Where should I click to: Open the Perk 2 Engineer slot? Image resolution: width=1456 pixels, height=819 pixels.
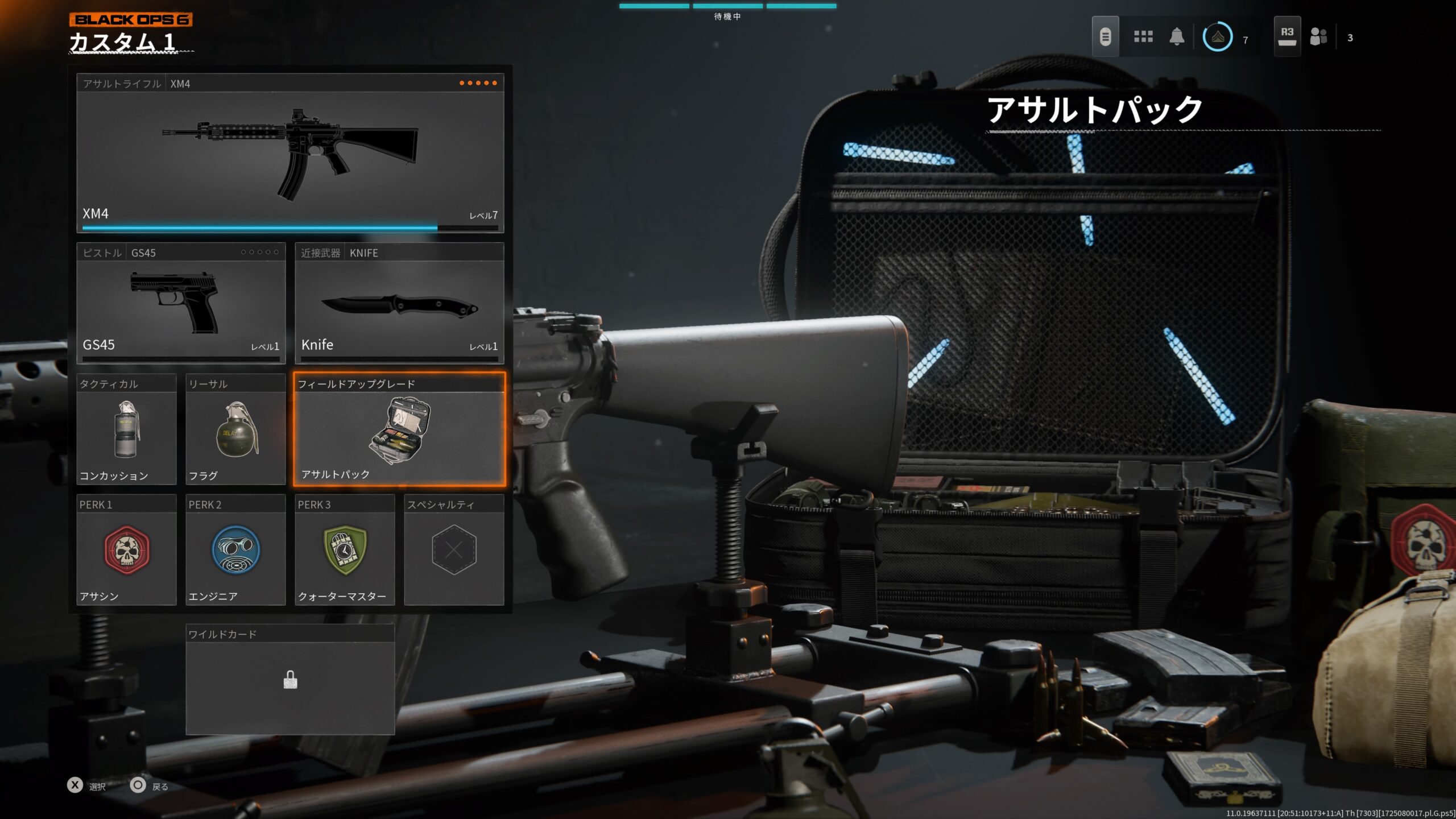pos(235,551)
